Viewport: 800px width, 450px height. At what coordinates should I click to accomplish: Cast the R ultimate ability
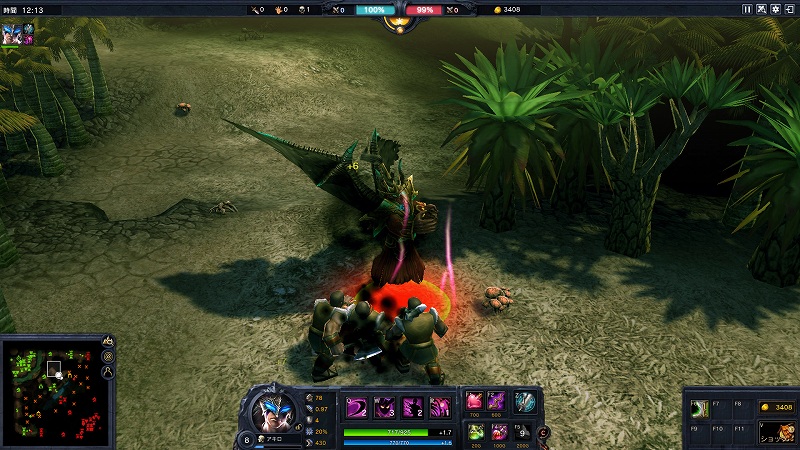[x=440, y=408]
